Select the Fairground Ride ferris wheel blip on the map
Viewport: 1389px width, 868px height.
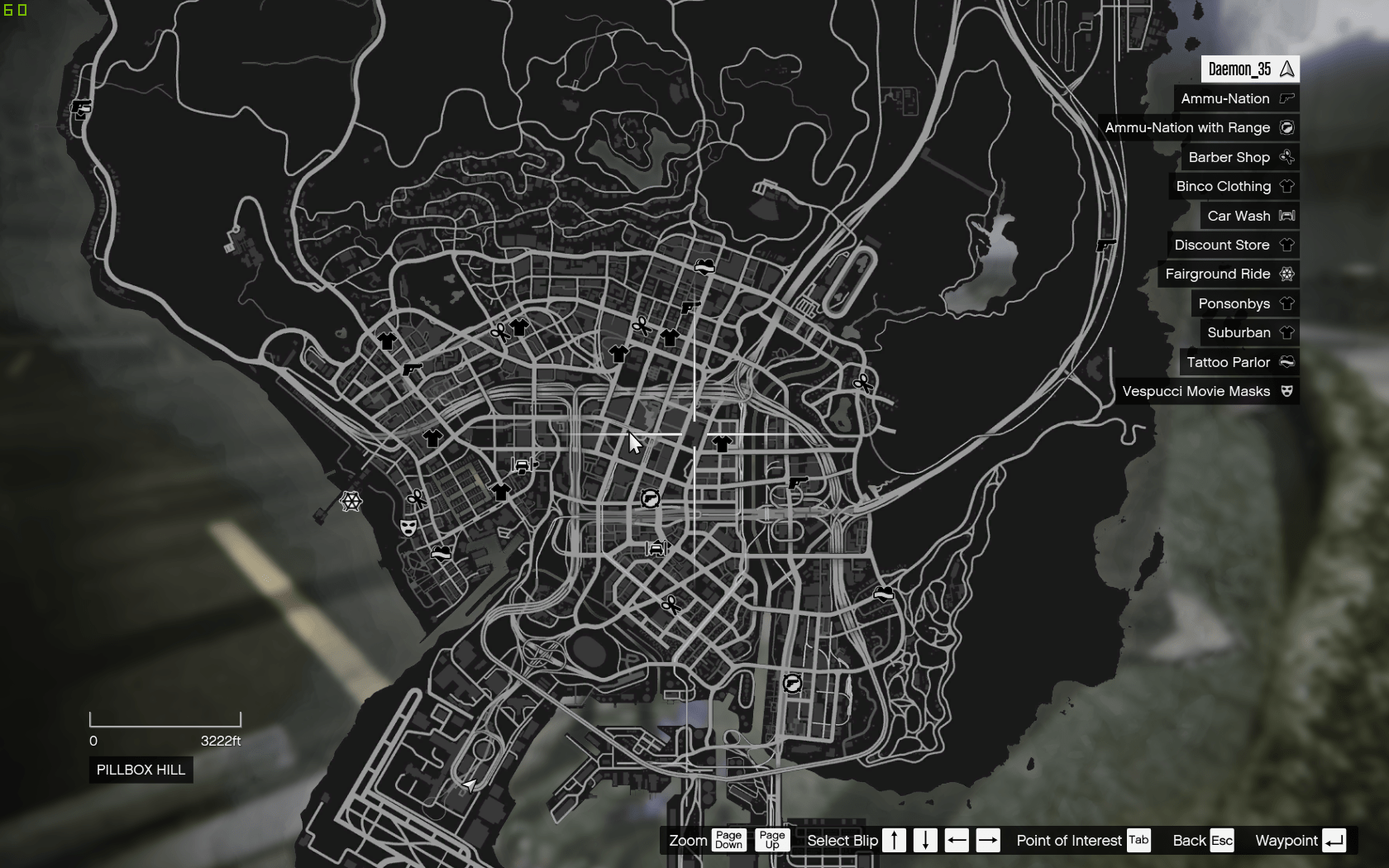coord(351,501)
